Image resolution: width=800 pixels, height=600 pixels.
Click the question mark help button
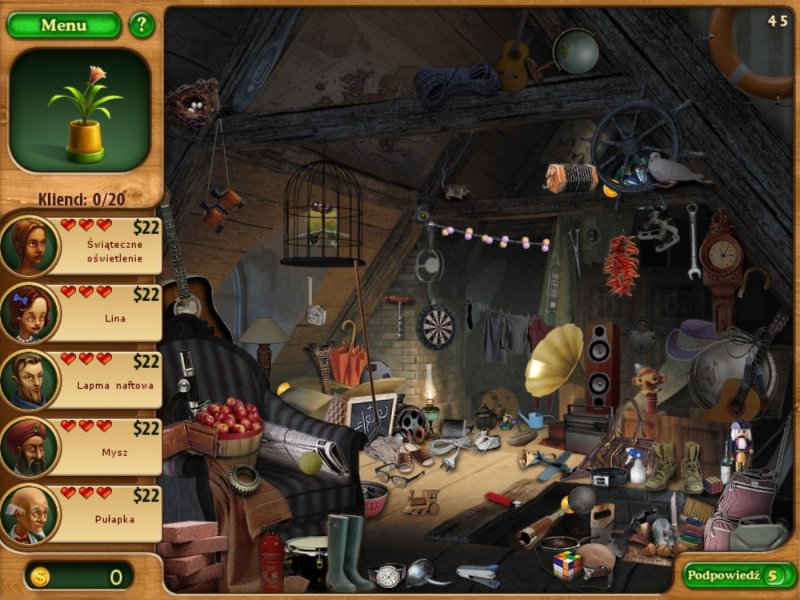pyautogui.click(x=142, y=25)
